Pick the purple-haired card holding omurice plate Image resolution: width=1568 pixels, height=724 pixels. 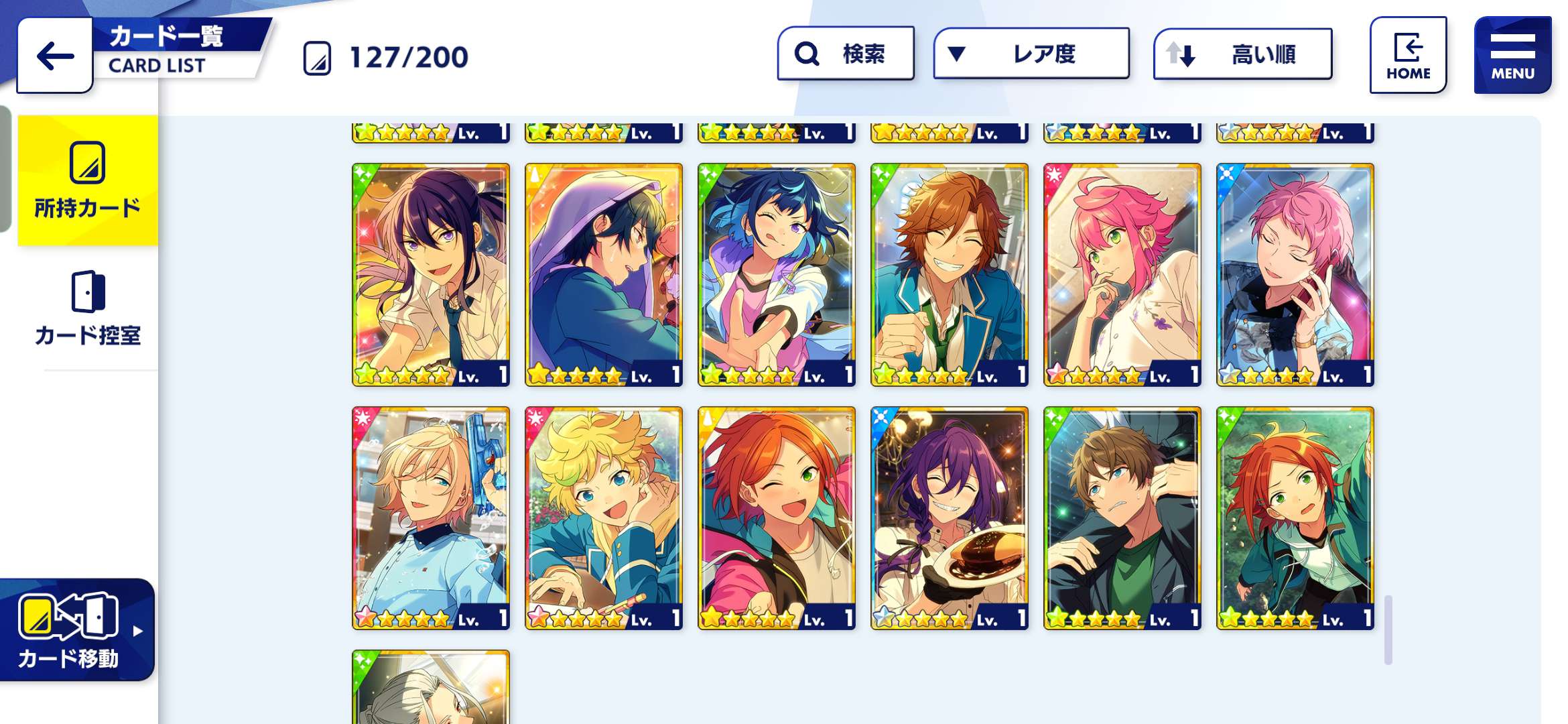click(x=950, y=518)
